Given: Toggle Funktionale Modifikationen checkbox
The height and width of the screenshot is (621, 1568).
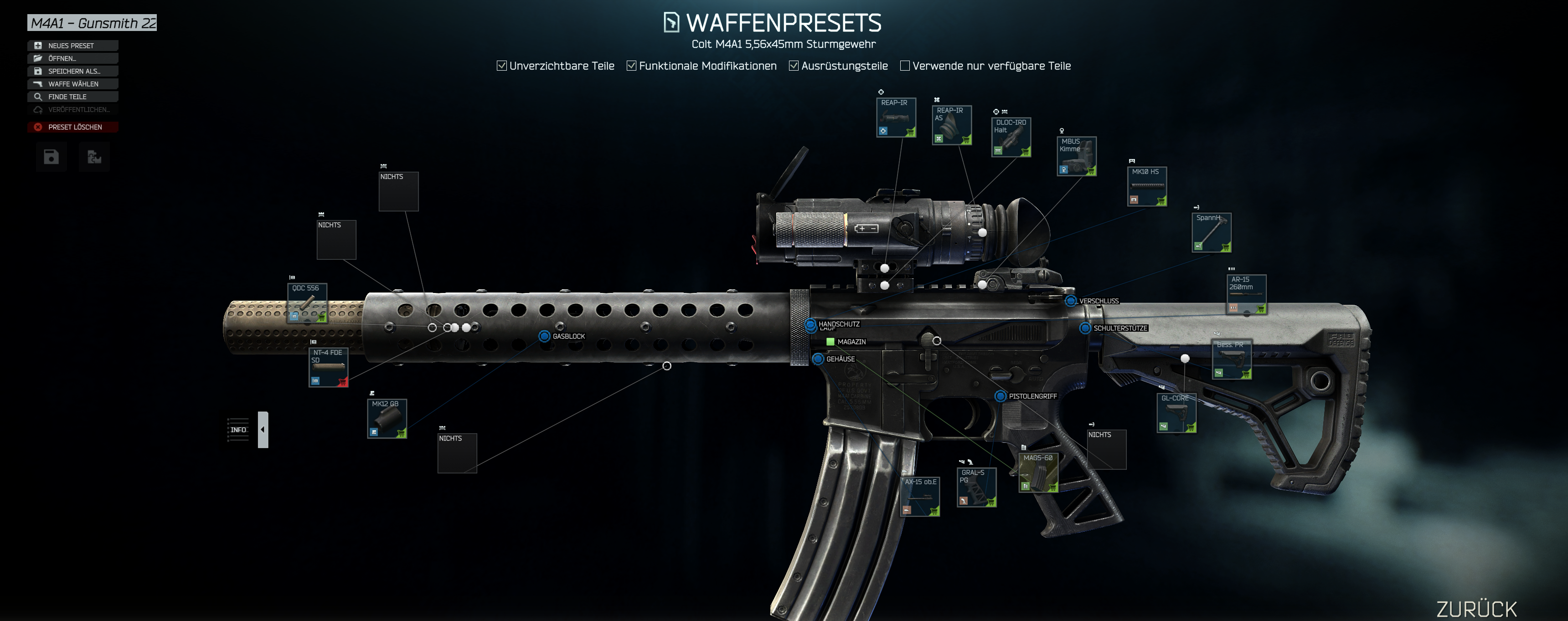Looking at the screenshot, I should coord(632,66).
